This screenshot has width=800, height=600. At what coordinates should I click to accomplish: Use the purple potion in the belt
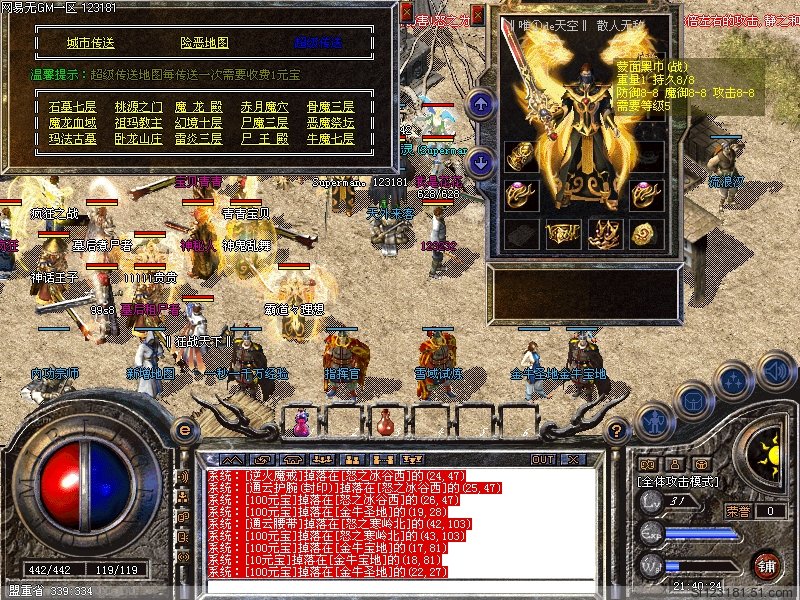(300, 423)
